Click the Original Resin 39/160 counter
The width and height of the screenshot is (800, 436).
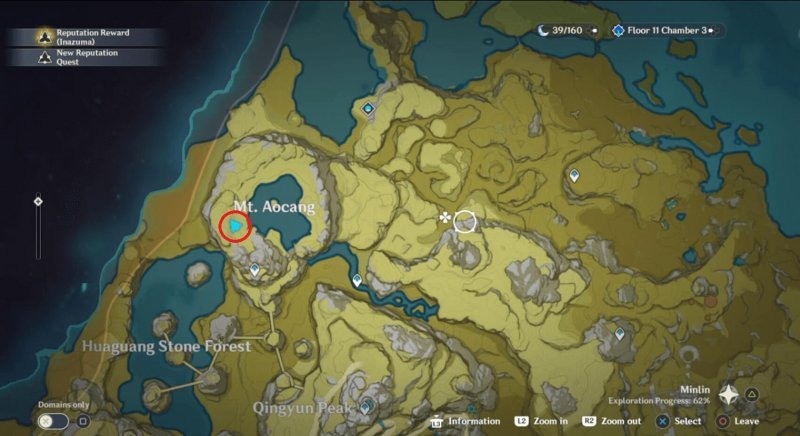click(x=566, y=31)
